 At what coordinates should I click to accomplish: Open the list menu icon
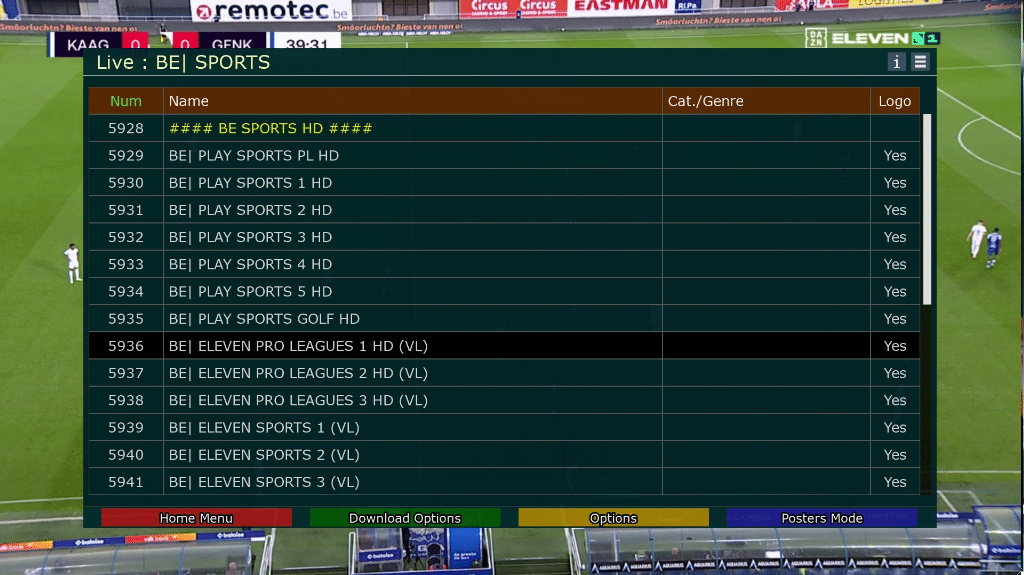[x=920, y=62]
